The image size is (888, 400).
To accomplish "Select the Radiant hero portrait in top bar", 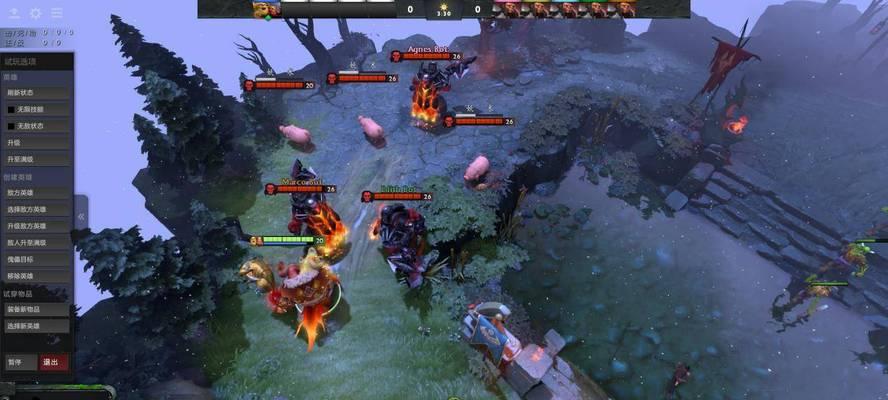I will point(266,9).
